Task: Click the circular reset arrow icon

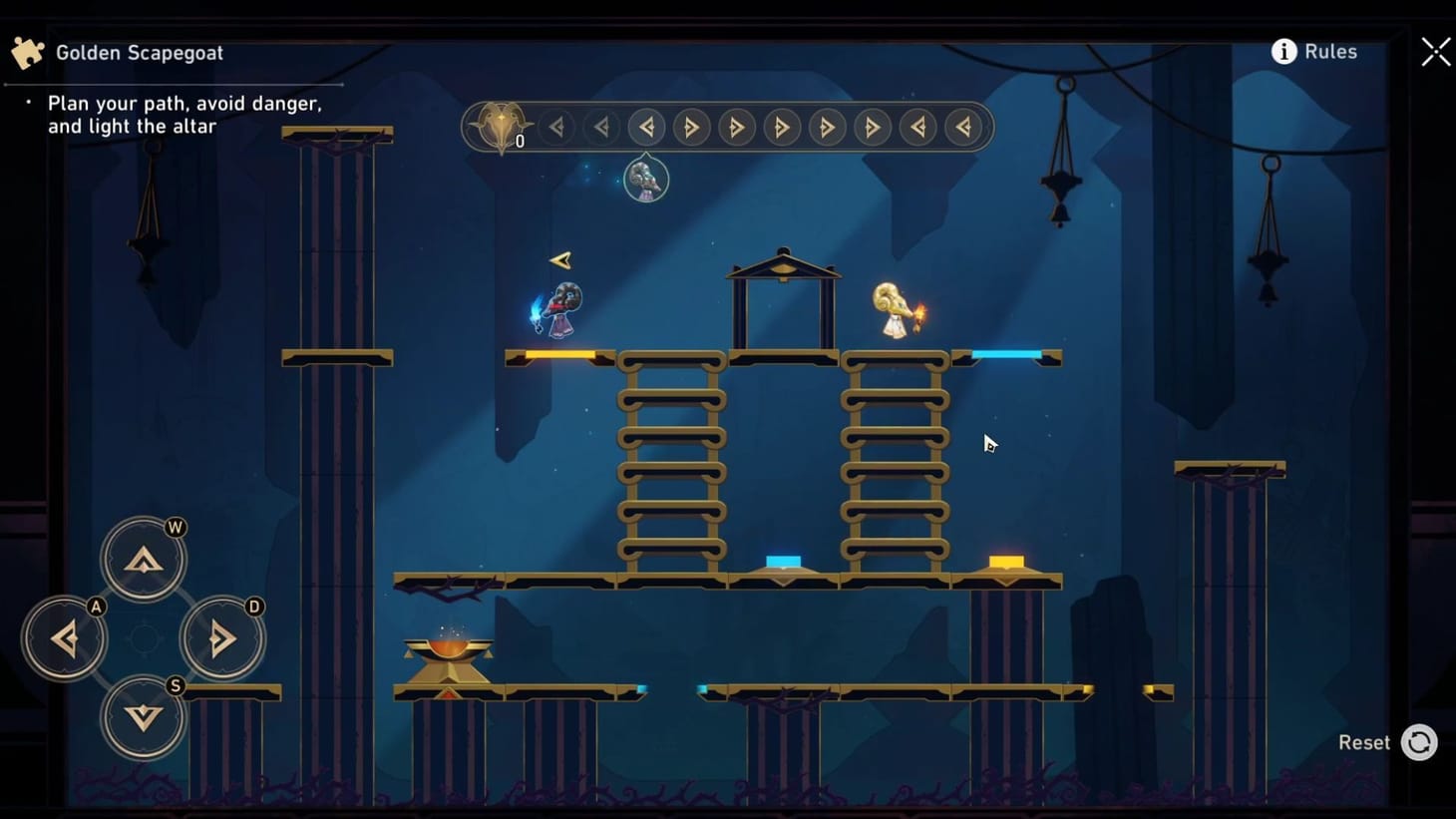Action: [x=1421, y=742]
